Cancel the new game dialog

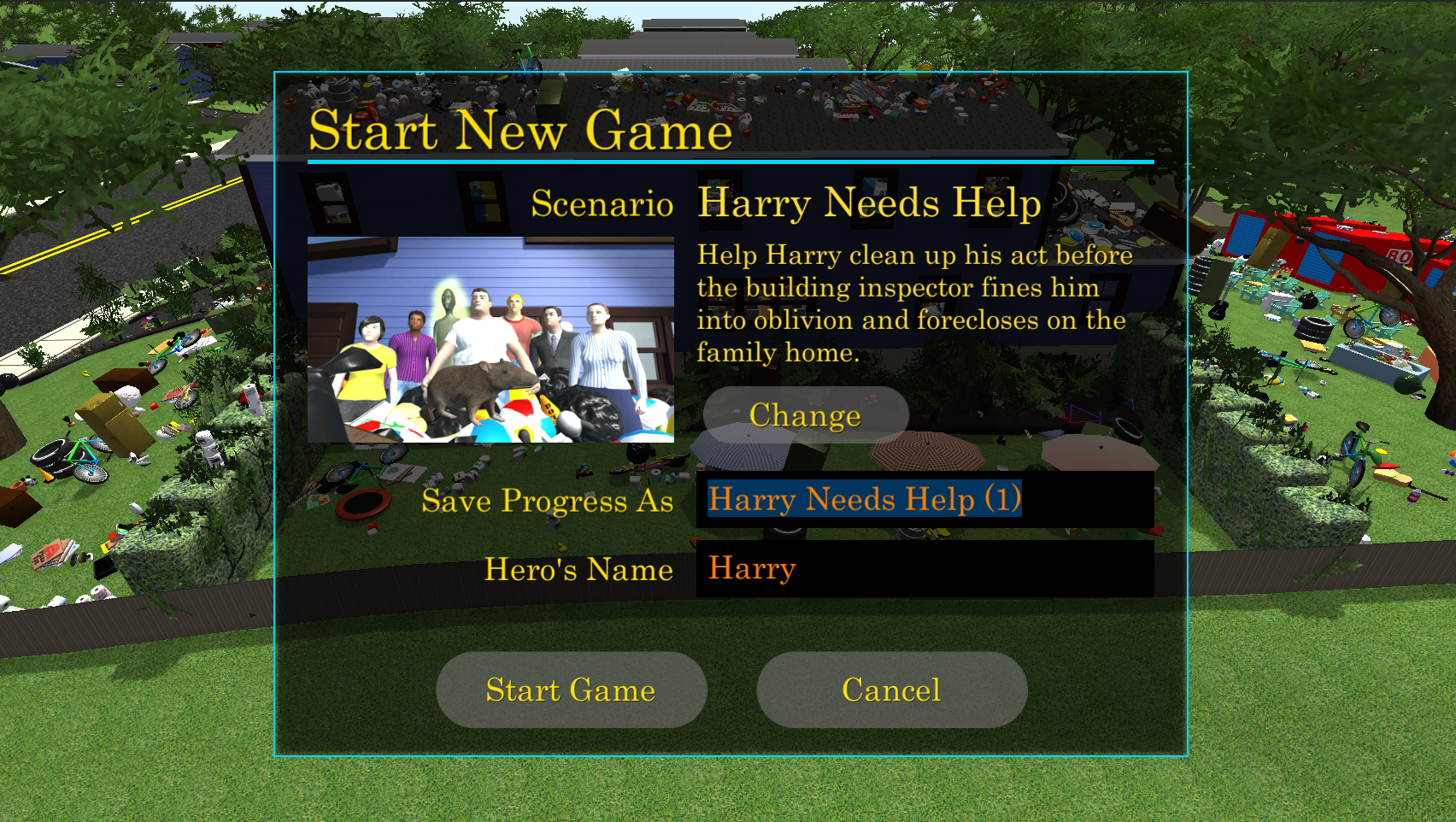coord(891,690)
